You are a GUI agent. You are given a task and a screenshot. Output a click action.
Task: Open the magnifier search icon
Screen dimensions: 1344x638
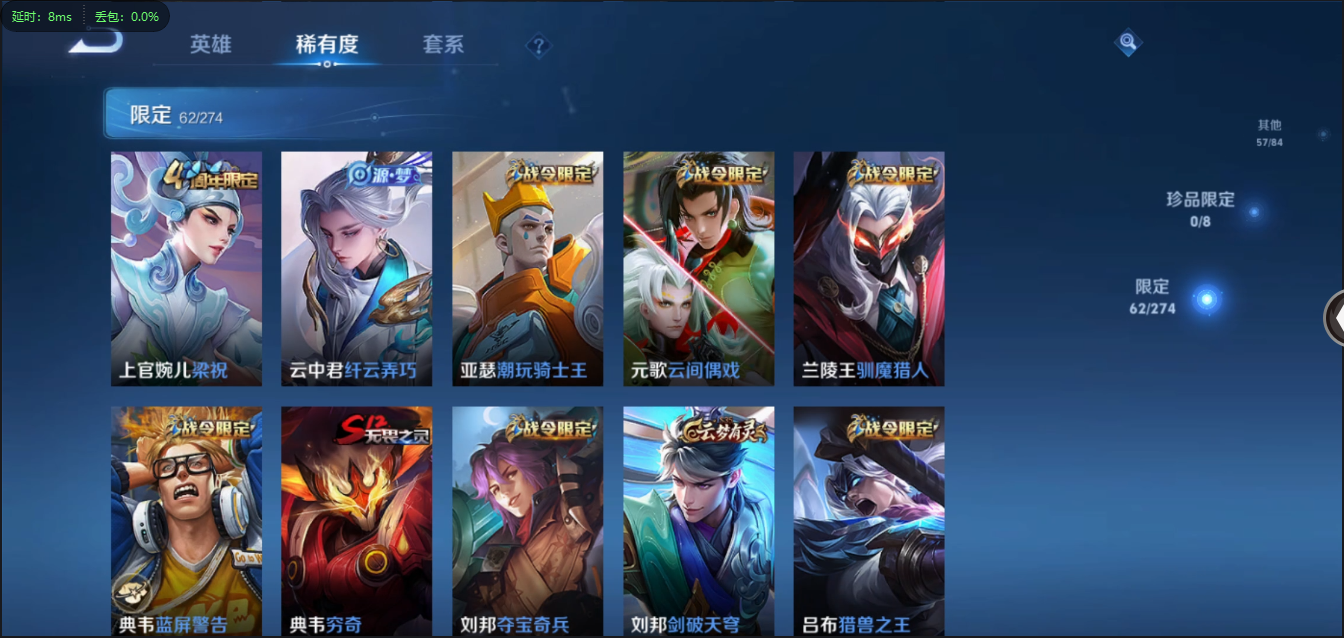click(x=1128, y=42)
